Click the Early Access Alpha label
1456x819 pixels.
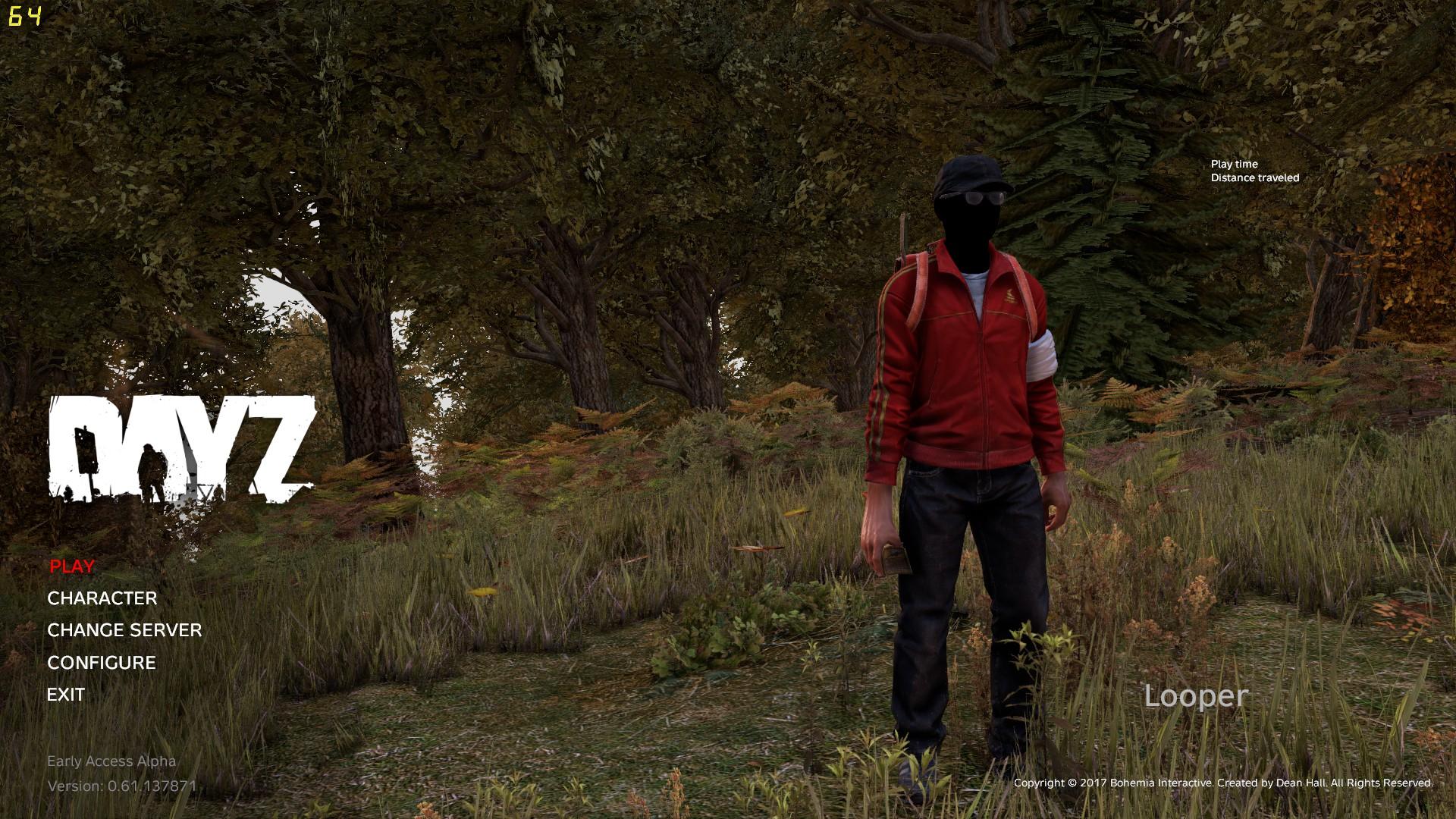click(x=112, y=761)
